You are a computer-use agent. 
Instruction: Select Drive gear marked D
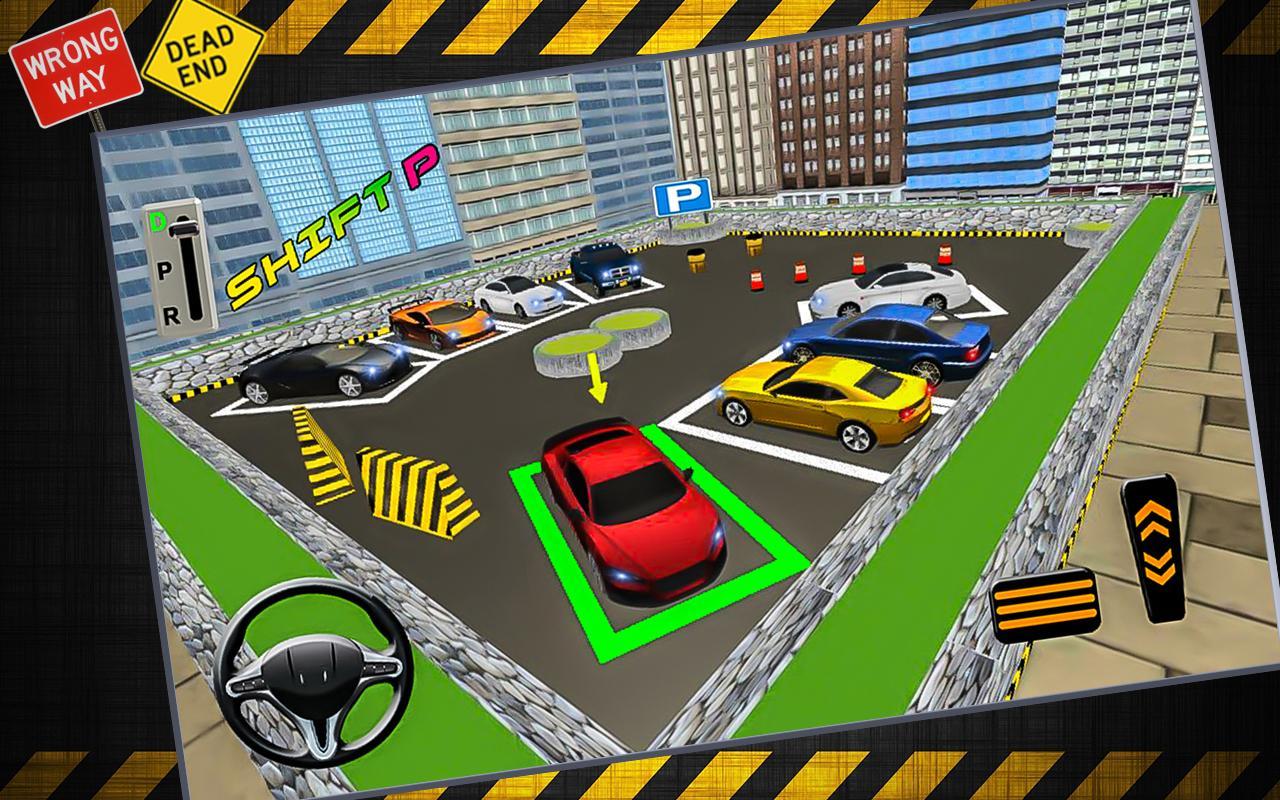tap(157, 222)
